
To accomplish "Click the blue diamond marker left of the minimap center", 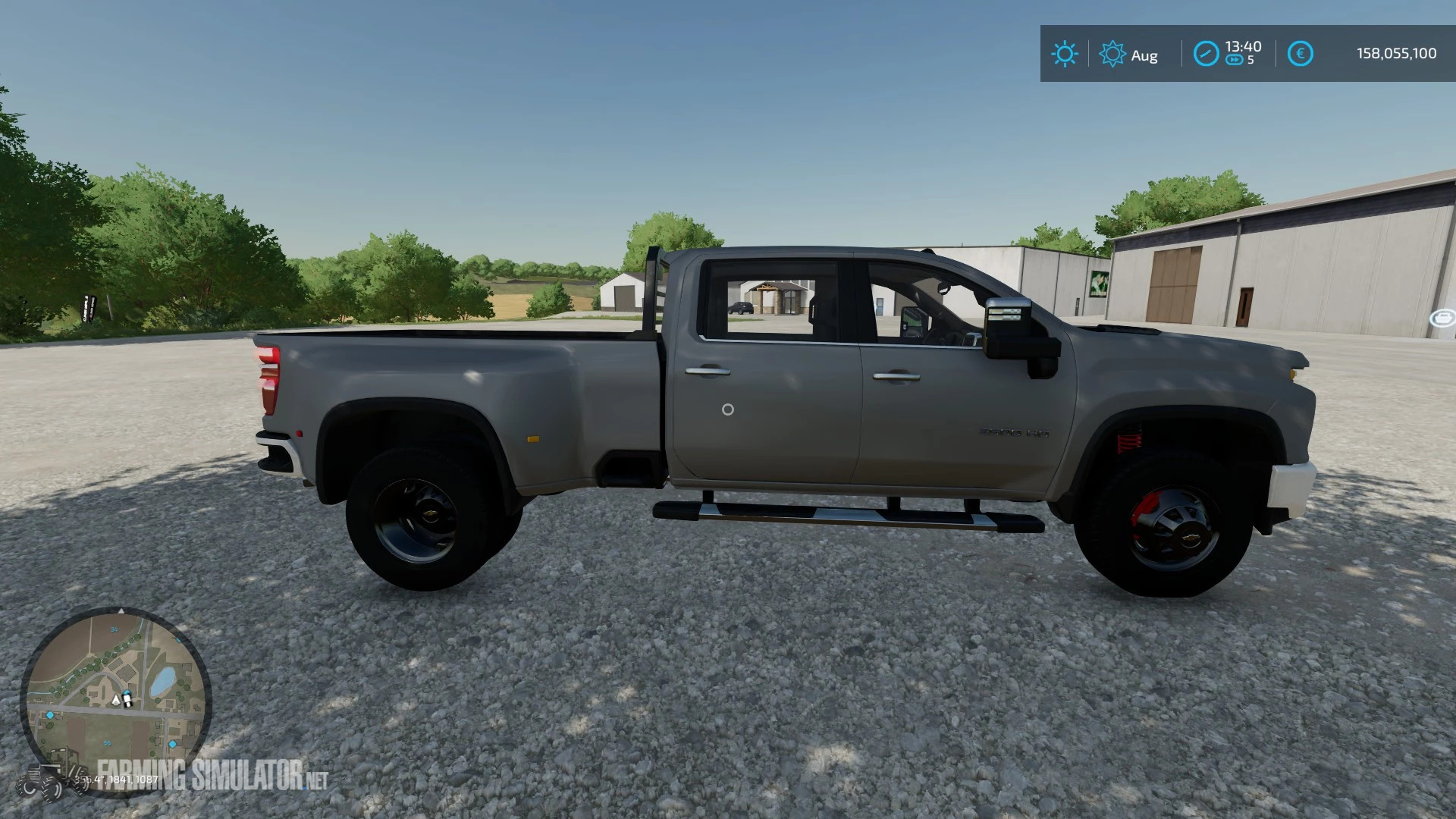I will [x=50, y=715].
